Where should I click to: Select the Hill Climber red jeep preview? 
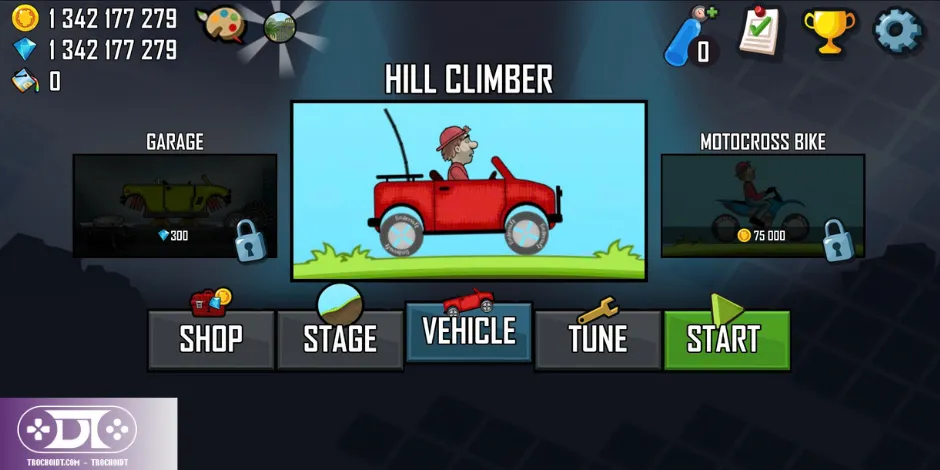(468, 190)
